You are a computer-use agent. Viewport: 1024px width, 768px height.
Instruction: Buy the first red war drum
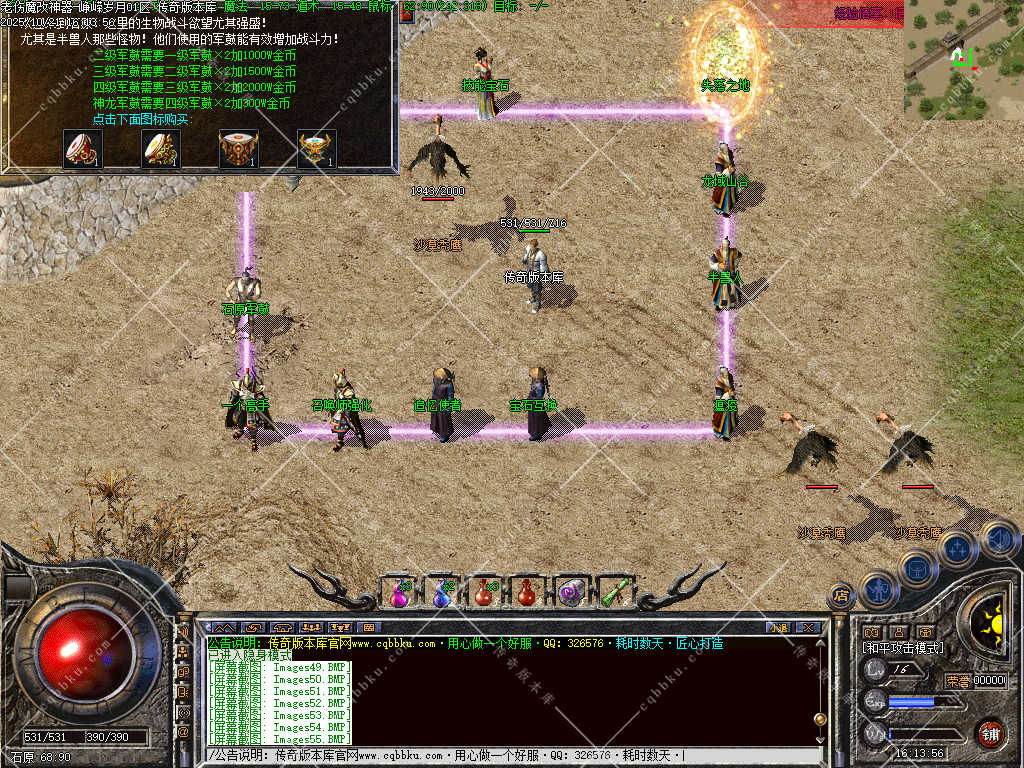[x=82, y=149]
